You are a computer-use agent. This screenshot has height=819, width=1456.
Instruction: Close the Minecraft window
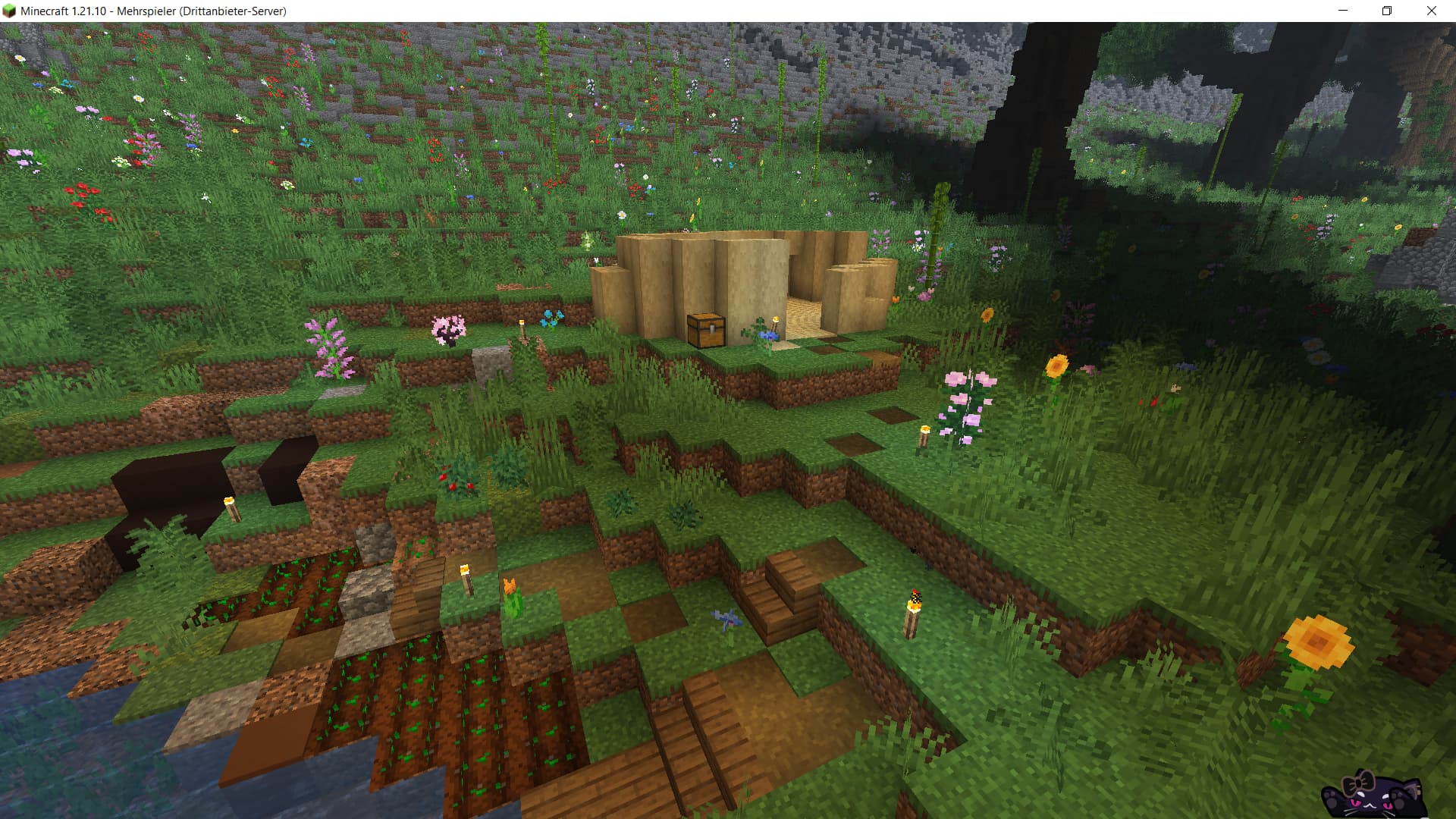click(1431, 11)
